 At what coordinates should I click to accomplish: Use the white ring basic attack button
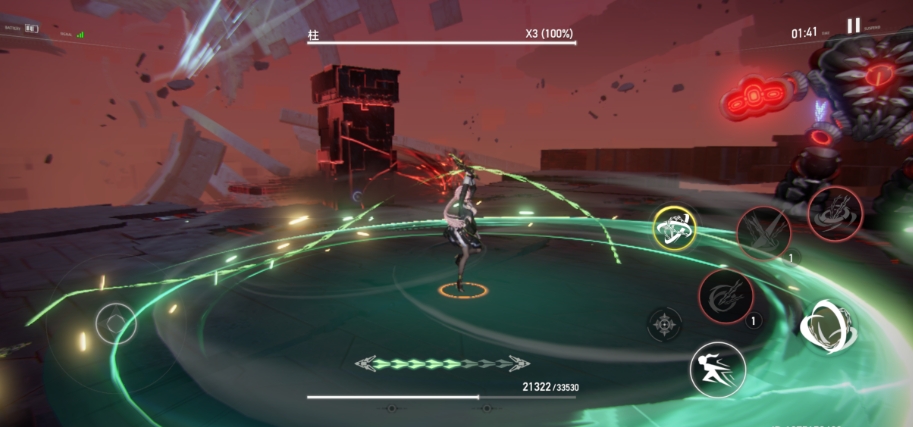pos(827,325)
